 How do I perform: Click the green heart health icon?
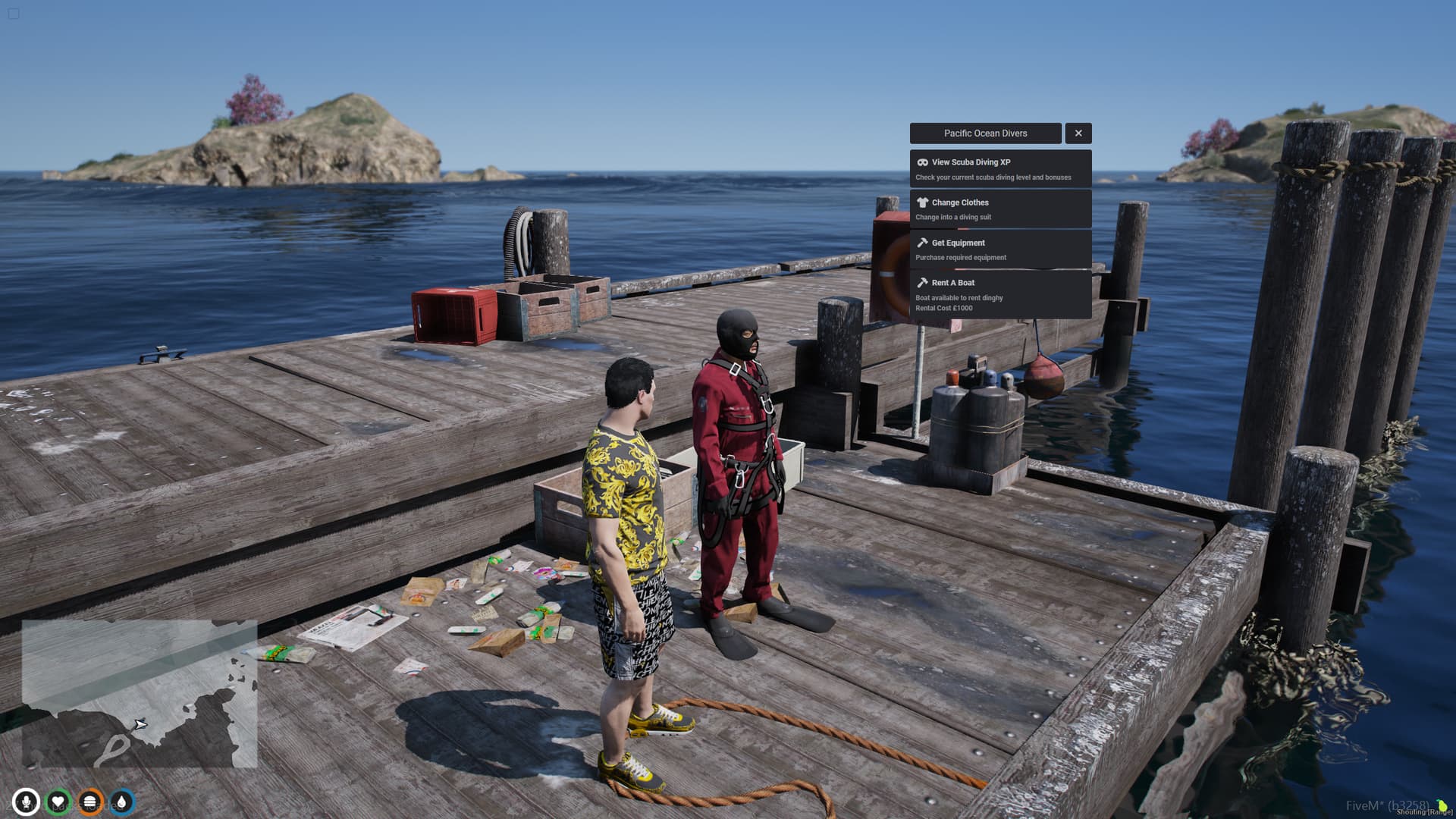pos(58,802)
